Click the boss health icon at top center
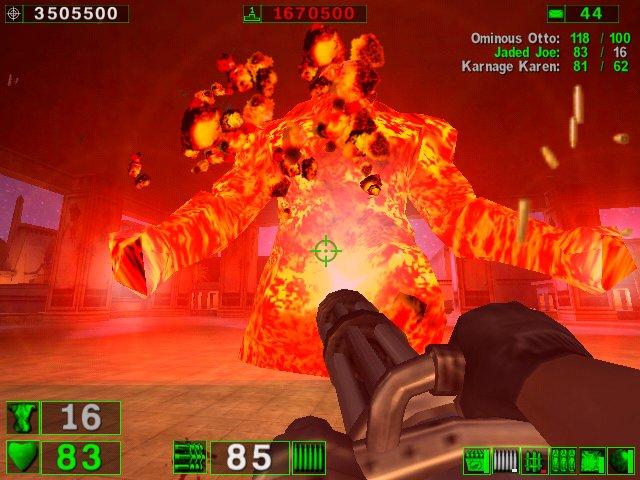640x480 pixels. pyautogui.click(x=252, y=14)
